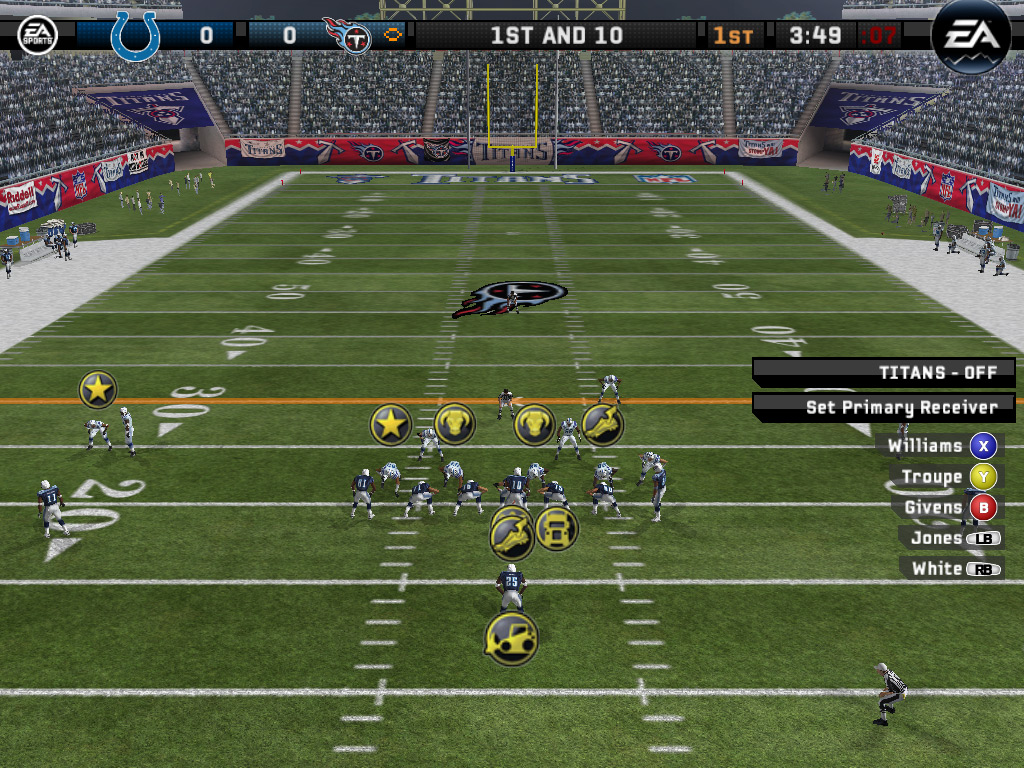Choose Williams as primary receiver
Image resolution: width=1024 pixels, height=768 pixels.
[x=984, y=446]
